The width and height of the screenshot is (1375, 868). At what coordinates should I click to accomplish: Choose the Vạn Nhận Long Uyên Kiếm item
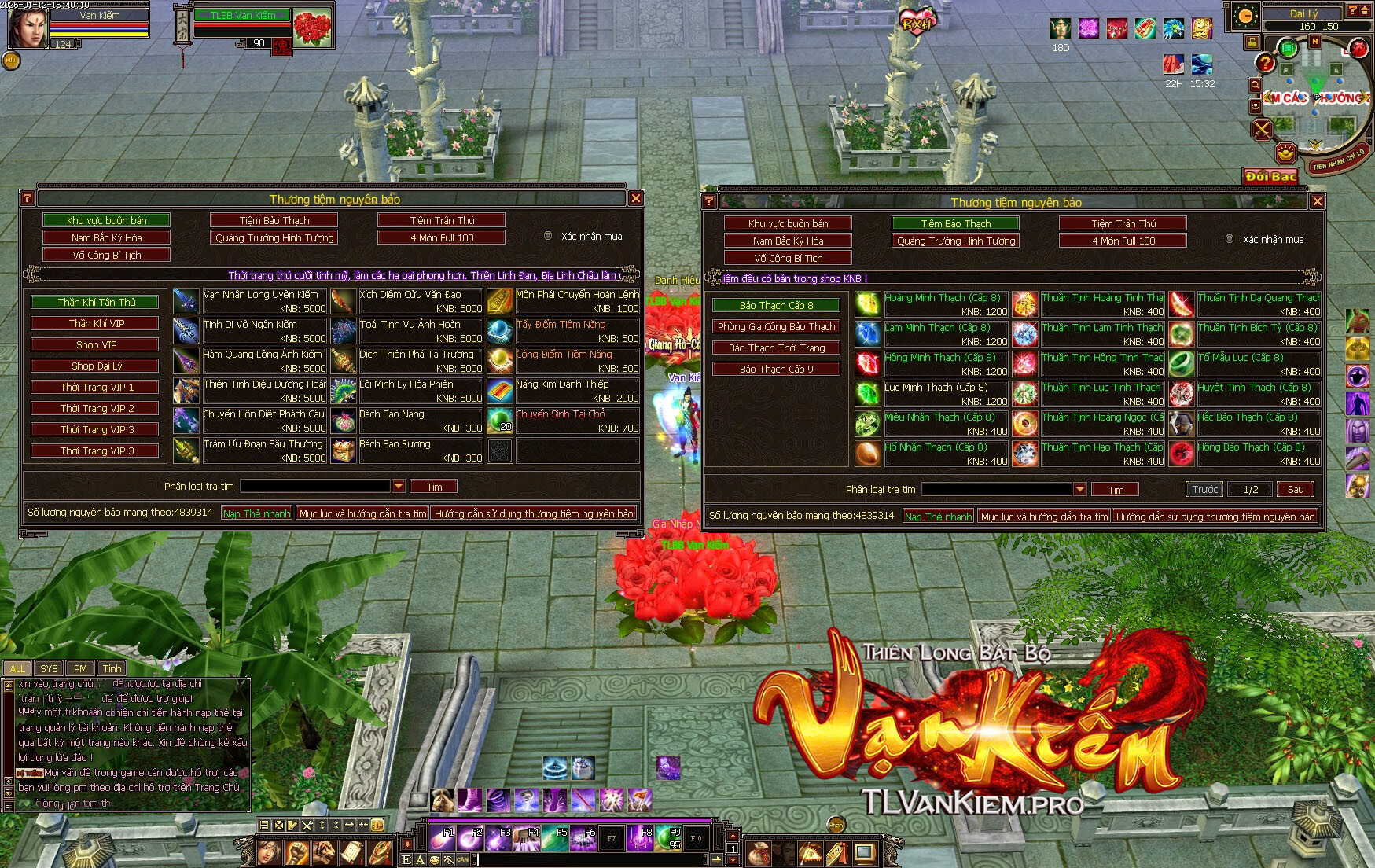pos(263,301)
